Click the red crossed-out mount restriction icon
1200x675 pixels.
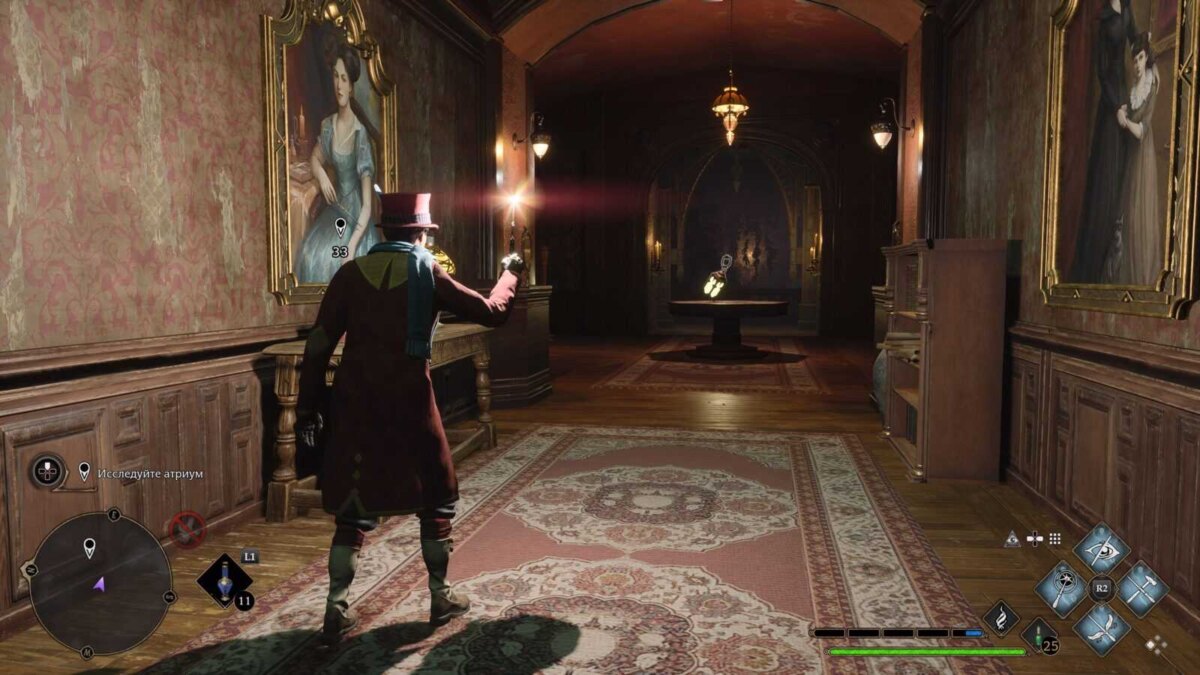click(187, 528)
